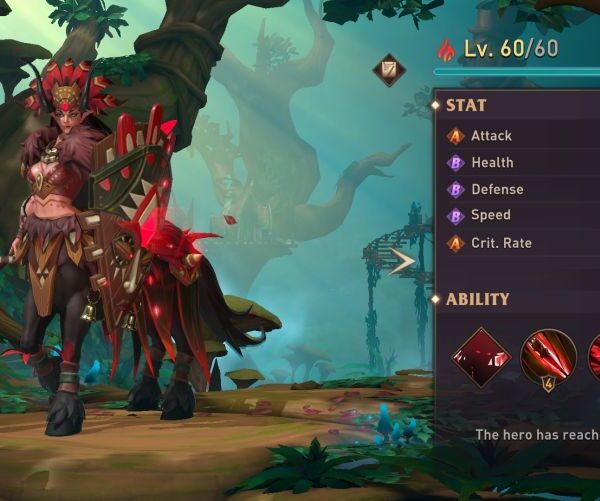Screen dimensions: 600x501
Task: Select the Attack stat row
Action: (490, 136)
